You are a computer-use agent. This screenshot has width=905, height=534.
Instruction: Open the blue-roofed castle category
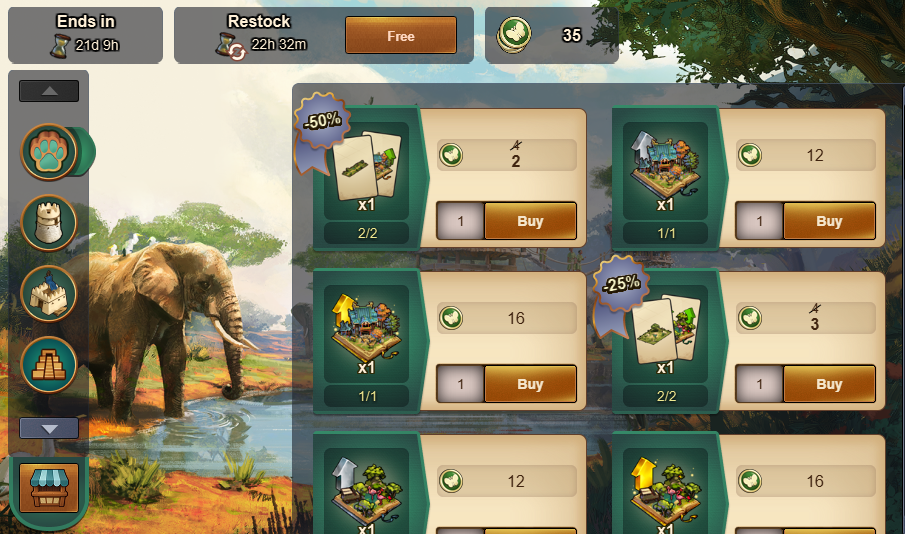(49, 293)
